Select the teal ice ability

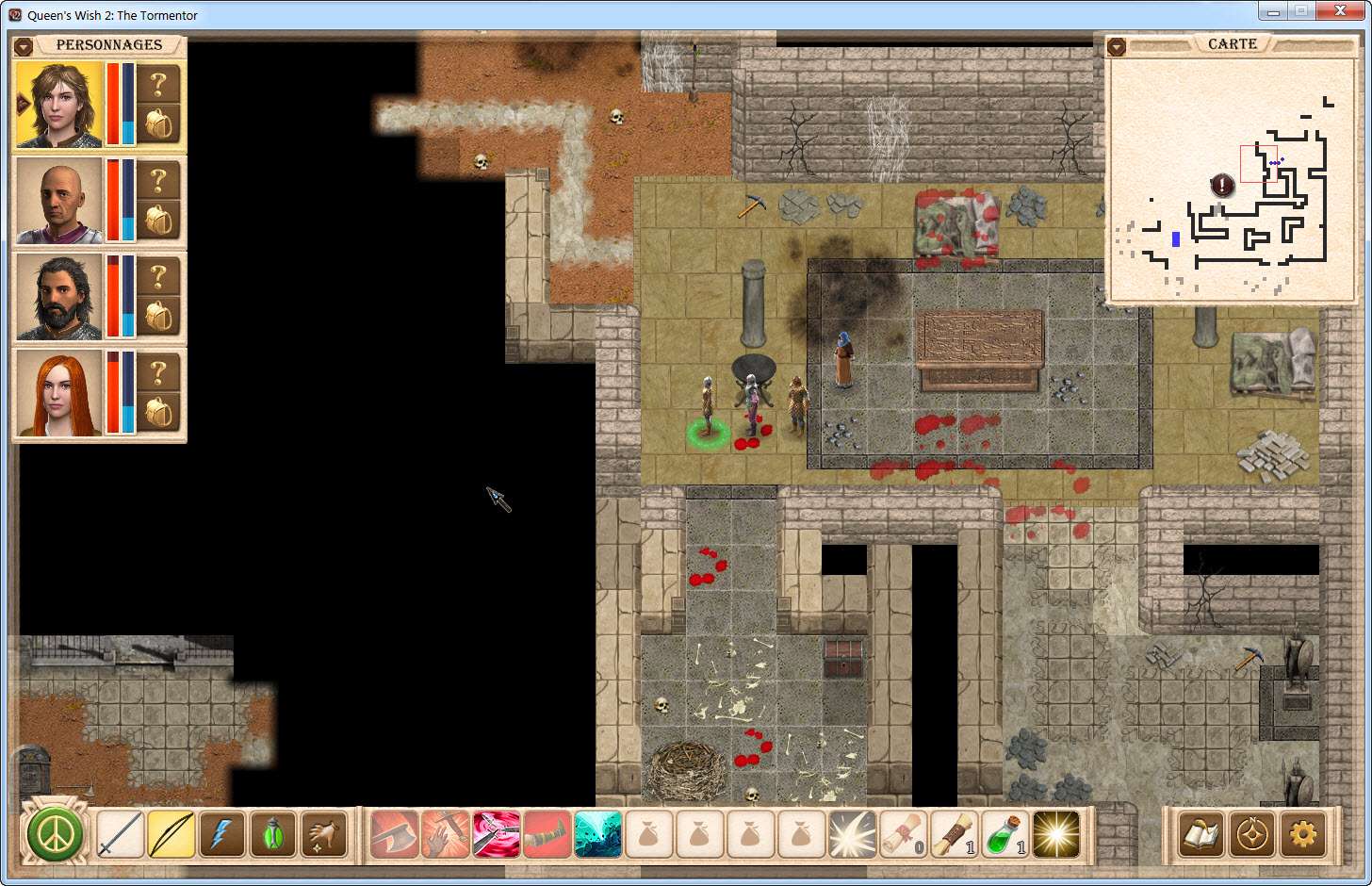597,834
